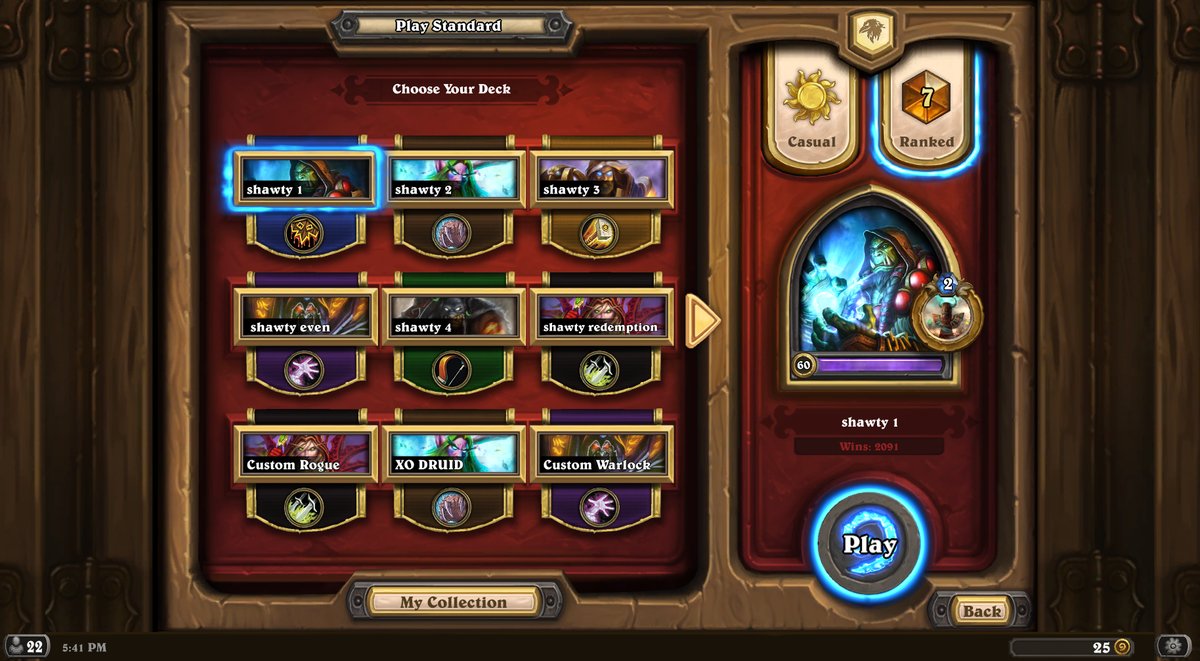The image size is (1200, 661).
Task: Choose the shawty 4 deck
Action: pos(453,317)
